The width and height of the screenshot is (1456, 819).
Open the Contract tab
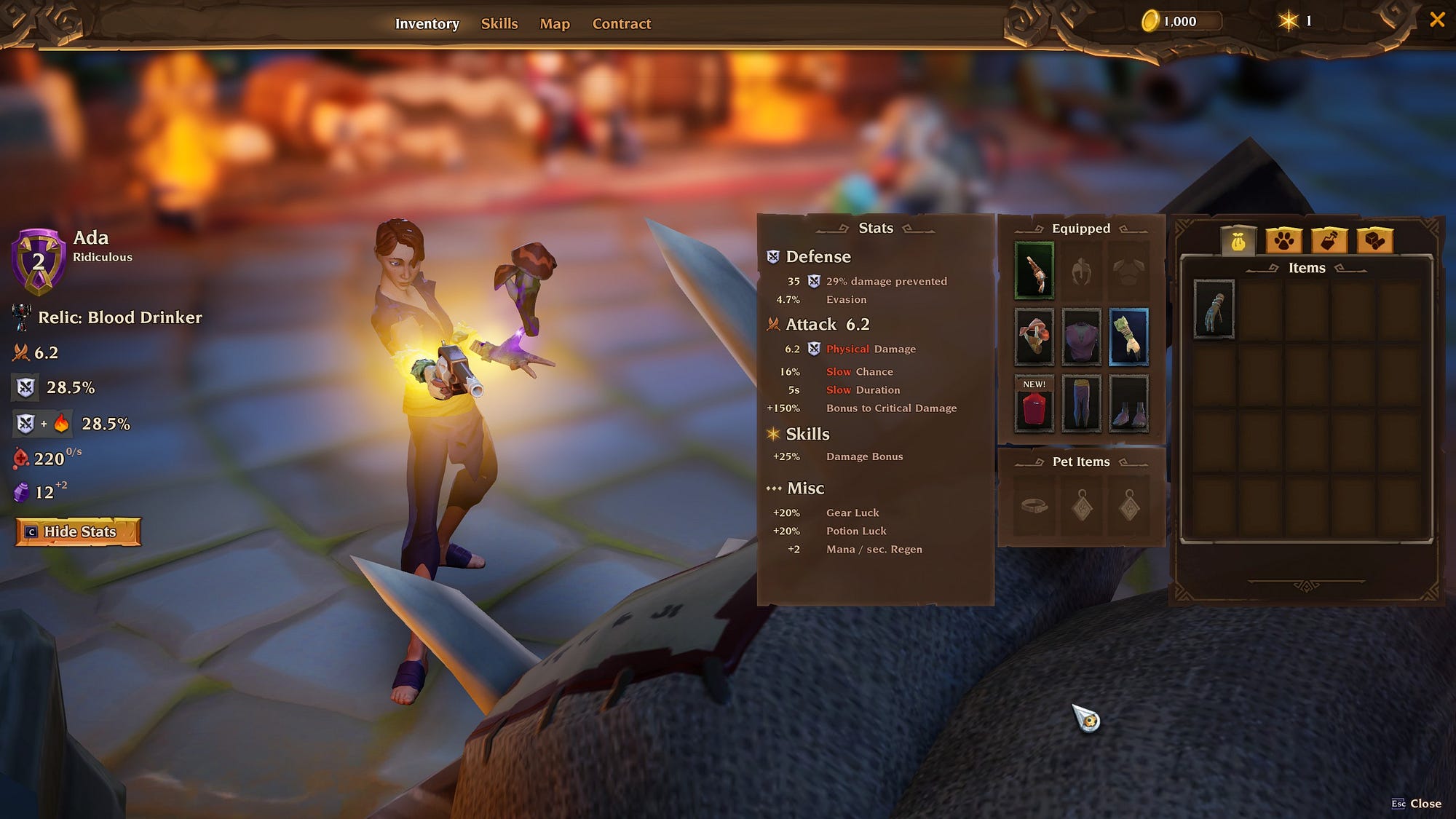622,23
